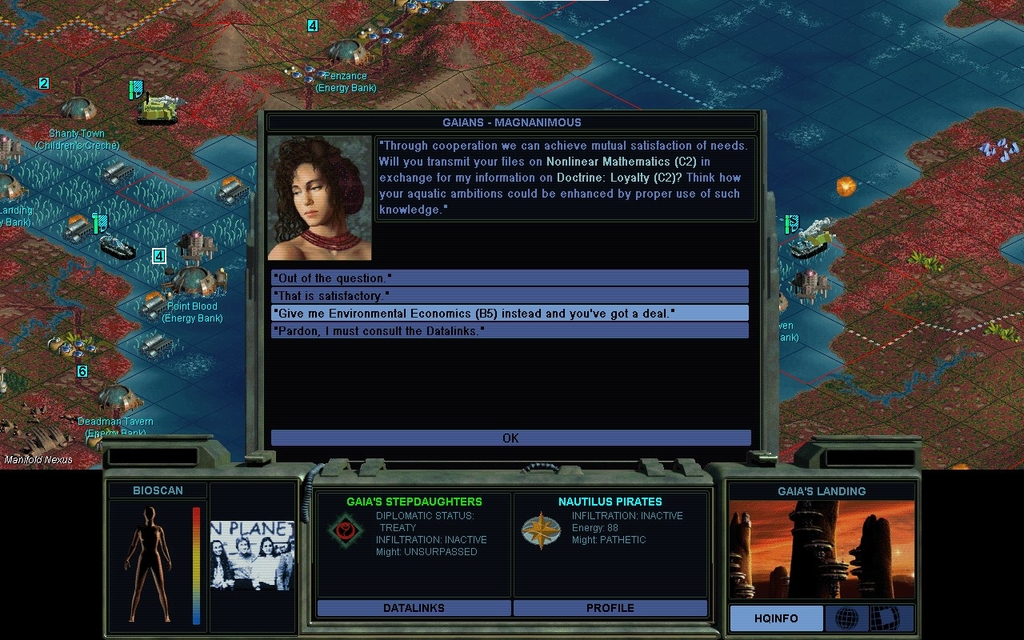
Task: Click the Nautilus Pirates faction emblem
Action: point(541,530)
